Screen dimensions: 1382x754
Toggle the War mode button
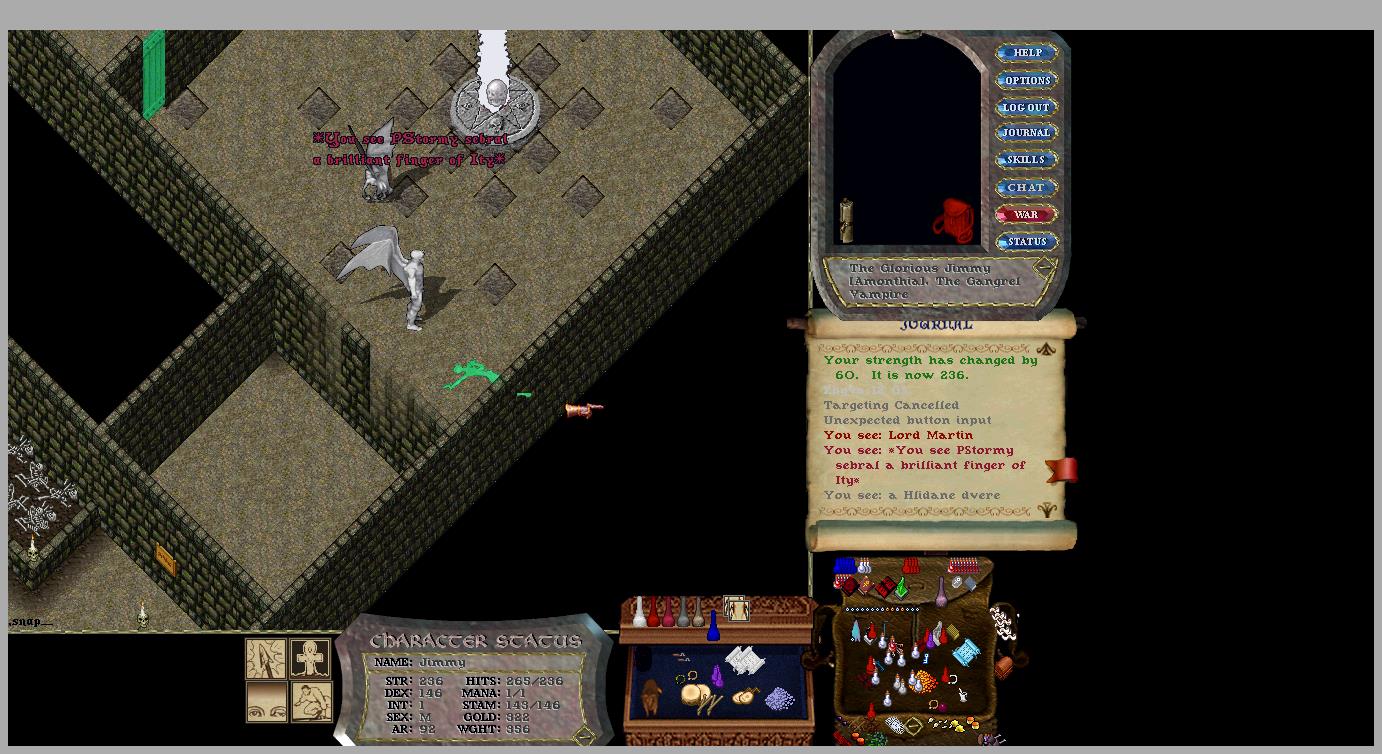click(x=1027, y=214)
